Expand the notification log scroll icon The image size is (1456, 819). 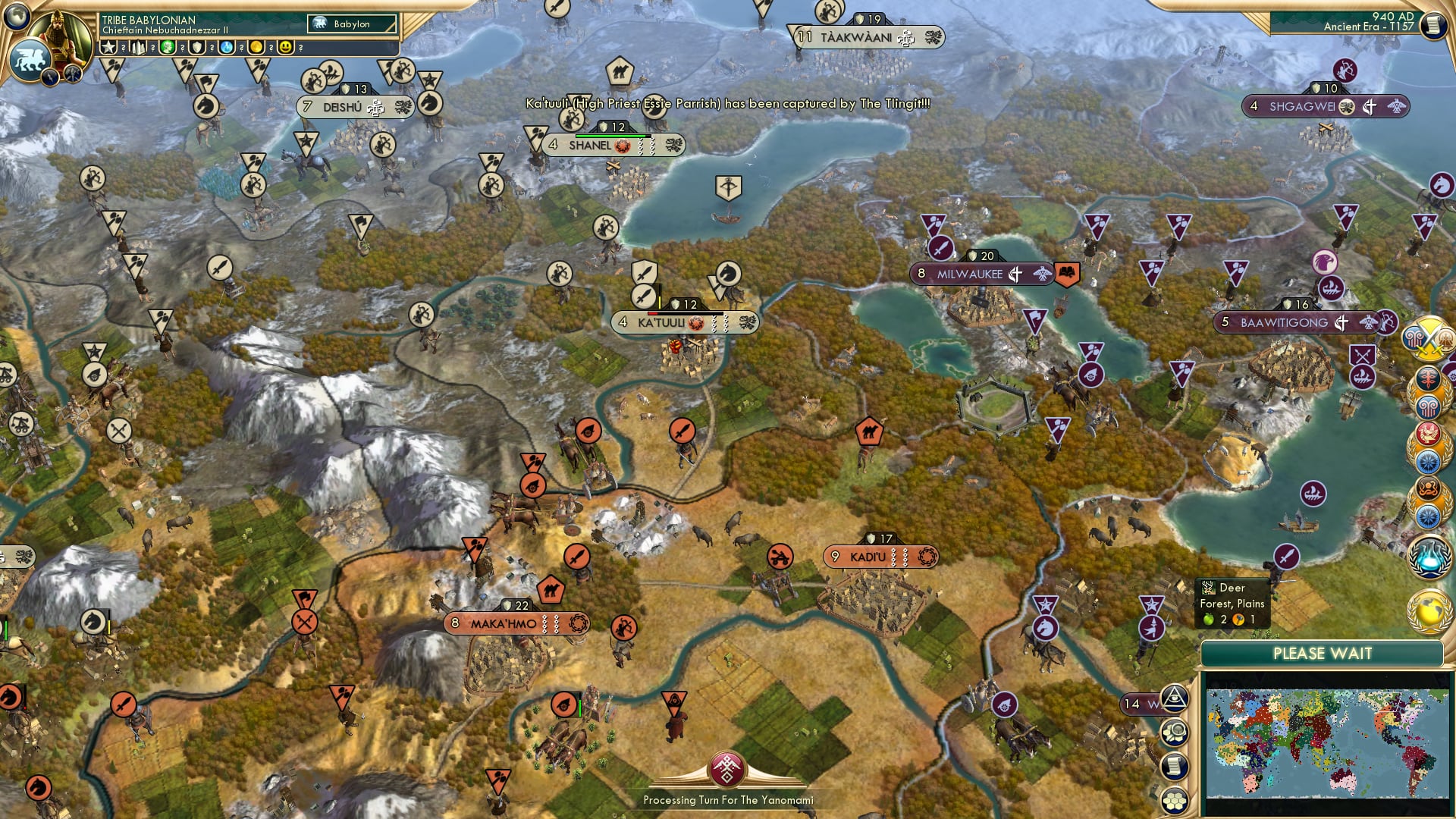tap(1175, 765)
